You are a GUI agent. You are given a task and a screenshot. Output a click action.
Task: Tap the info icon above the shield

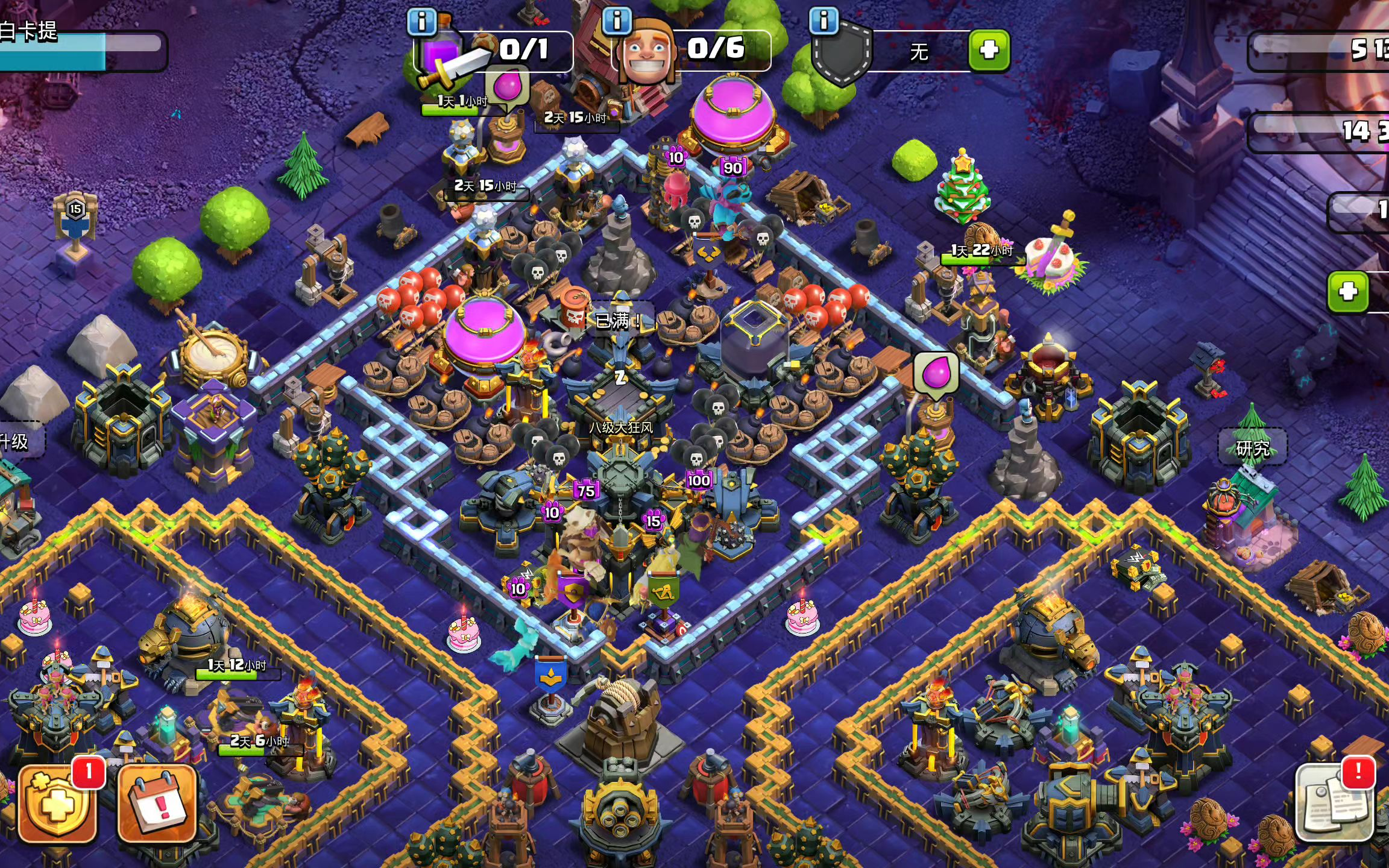[x=824, y=20]
